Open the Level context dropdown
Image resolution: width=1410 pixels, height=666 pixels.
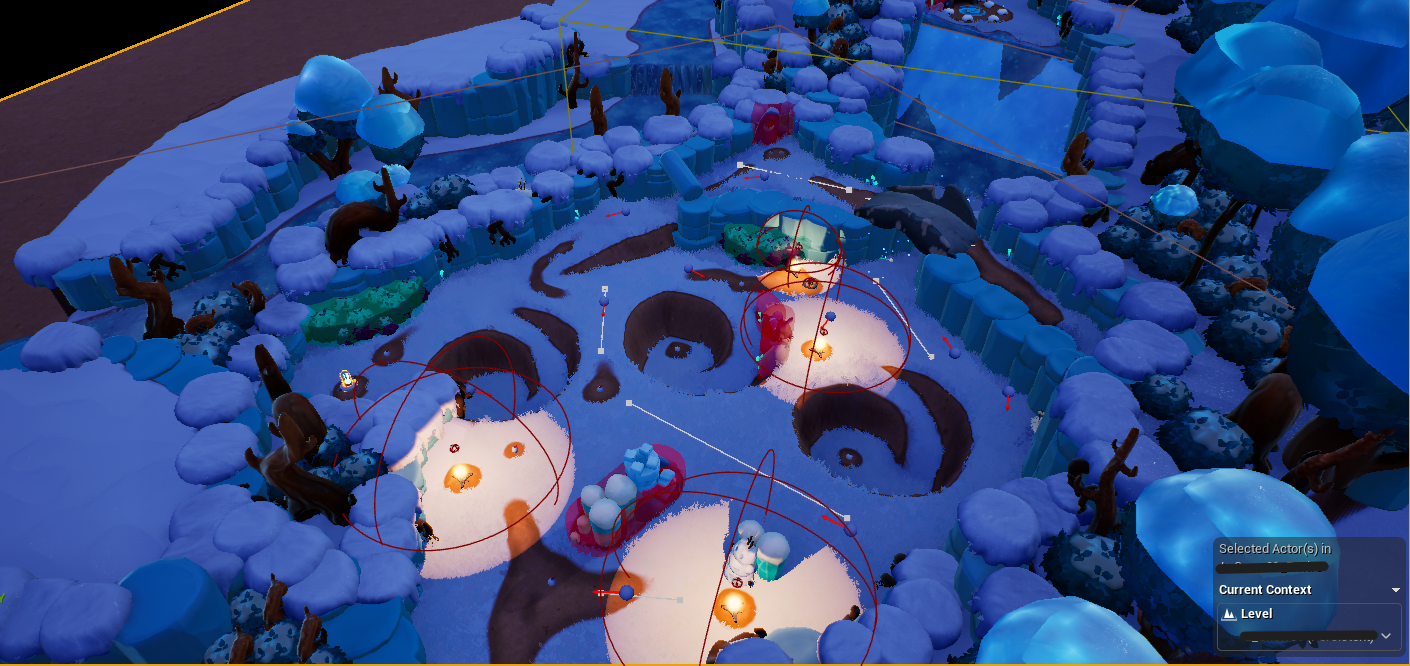pyautogui.click(x=1386, y=635)
